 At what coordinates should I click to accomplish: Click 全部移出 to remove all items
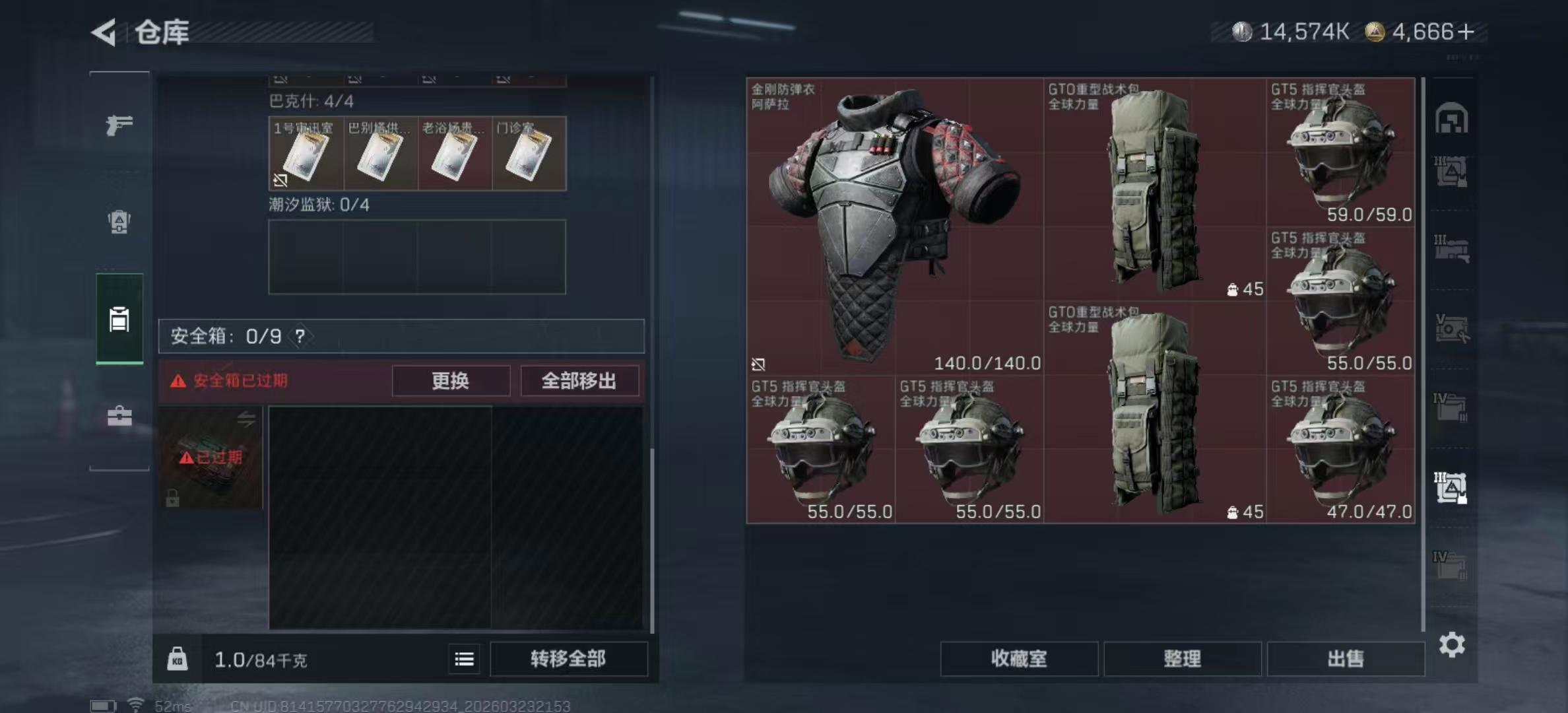[x=579, y=381]
